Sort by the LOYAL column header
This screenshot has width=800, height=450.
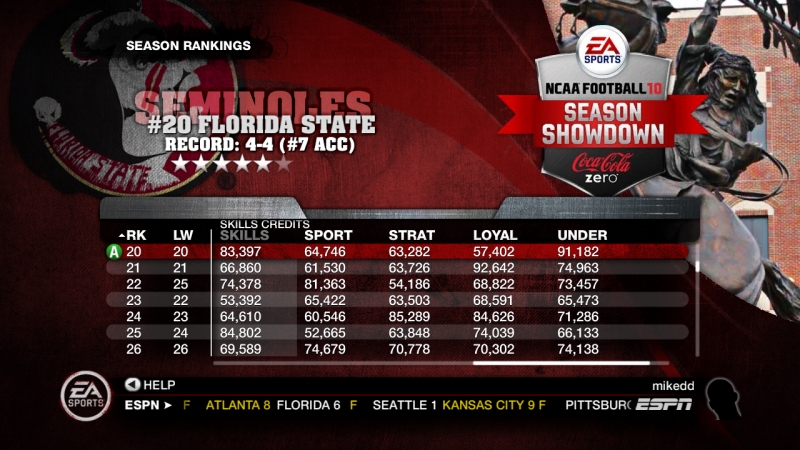[494, 234]
